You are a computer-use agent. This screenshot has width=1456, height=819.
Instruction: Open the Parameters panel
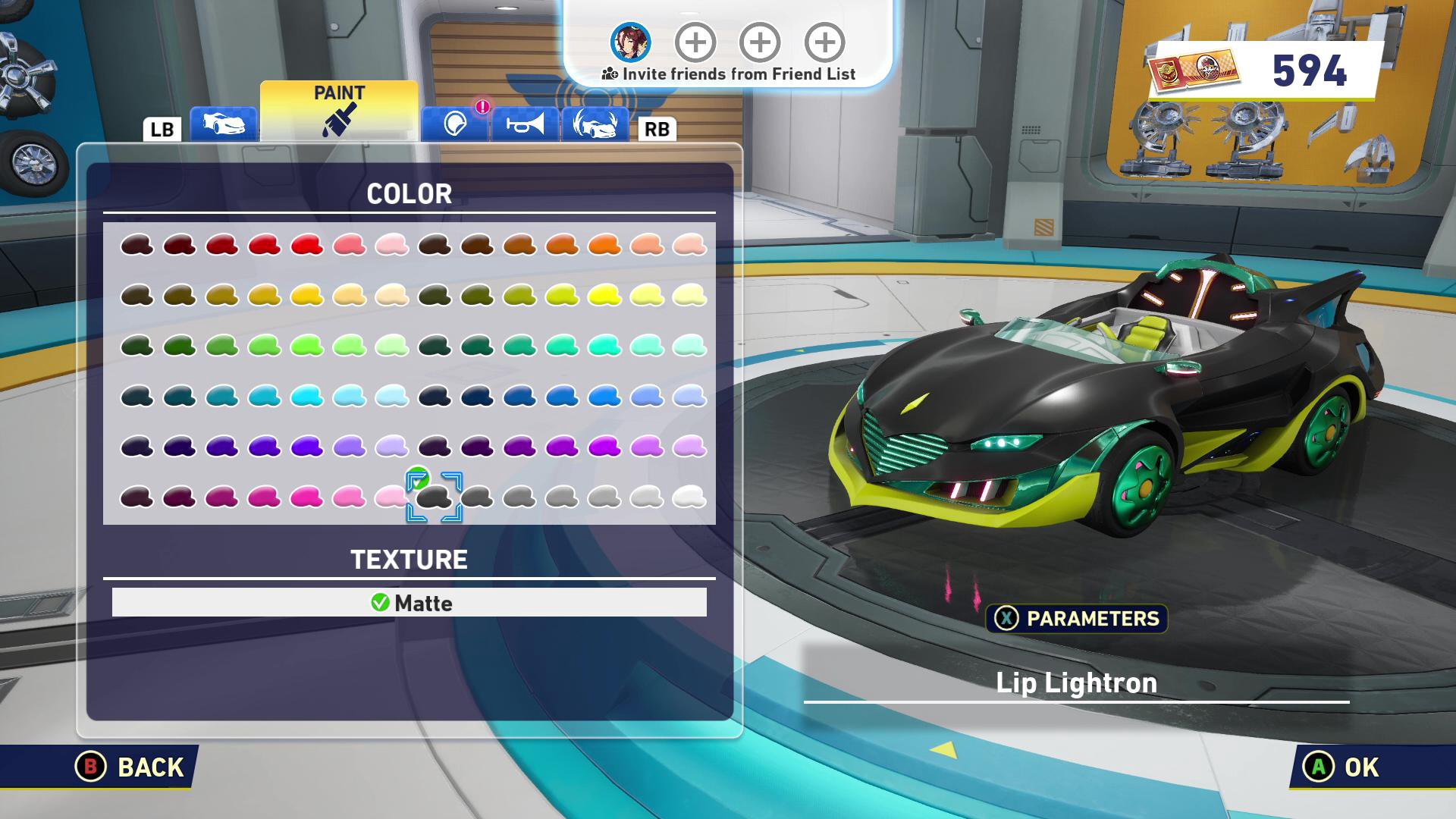(x=1077, y=619)
